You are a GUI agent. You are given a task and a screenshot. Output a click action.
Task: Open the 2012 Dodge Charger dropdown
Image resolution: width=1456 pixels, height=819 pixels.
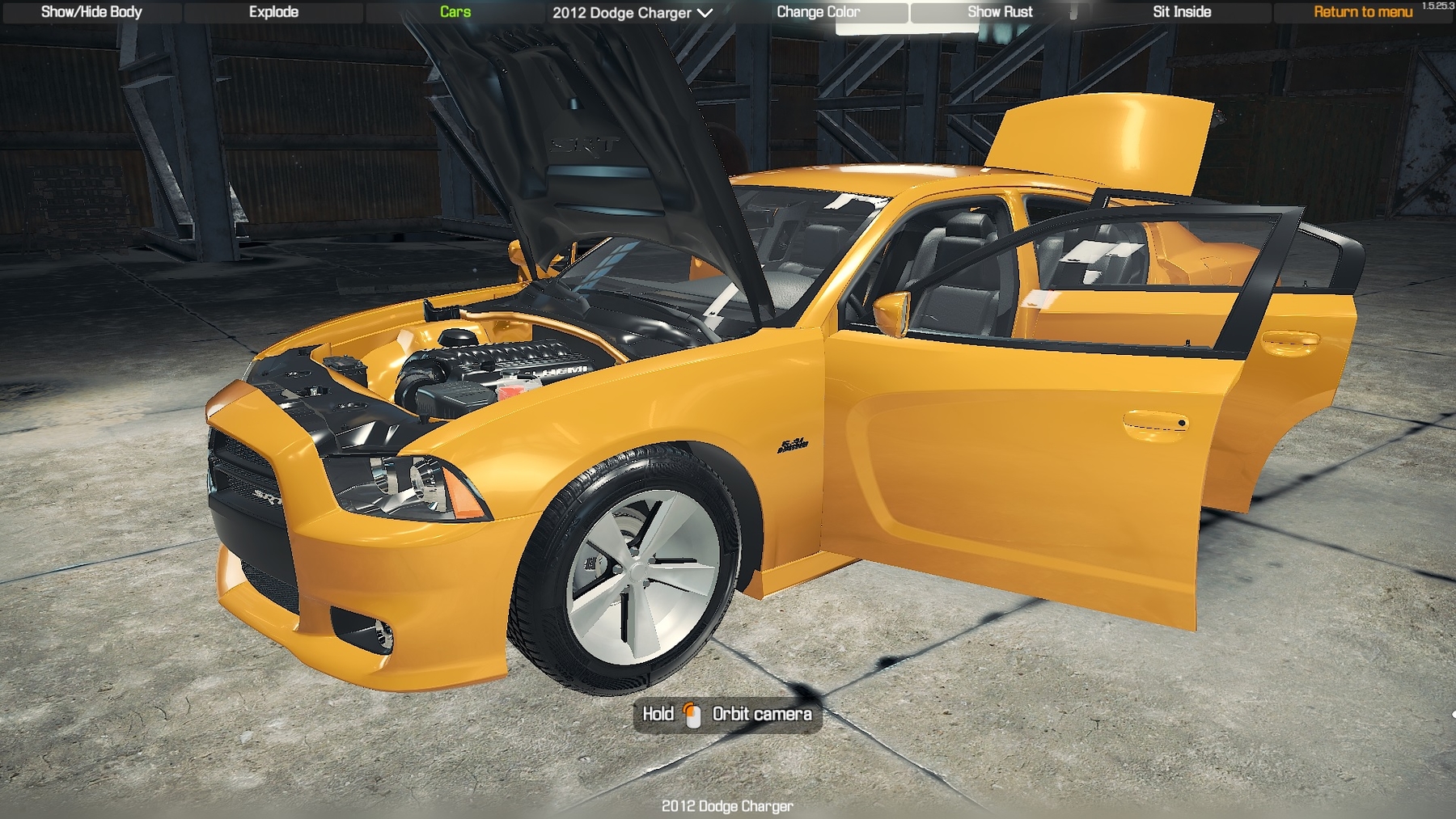[632, 13]
